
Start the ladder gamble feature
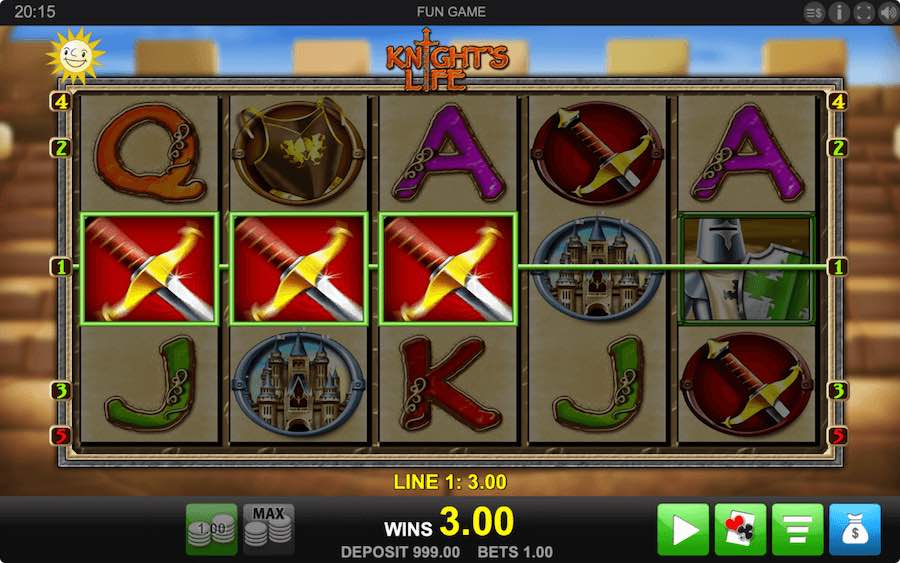pyautogui.click(x=797, y=529)
